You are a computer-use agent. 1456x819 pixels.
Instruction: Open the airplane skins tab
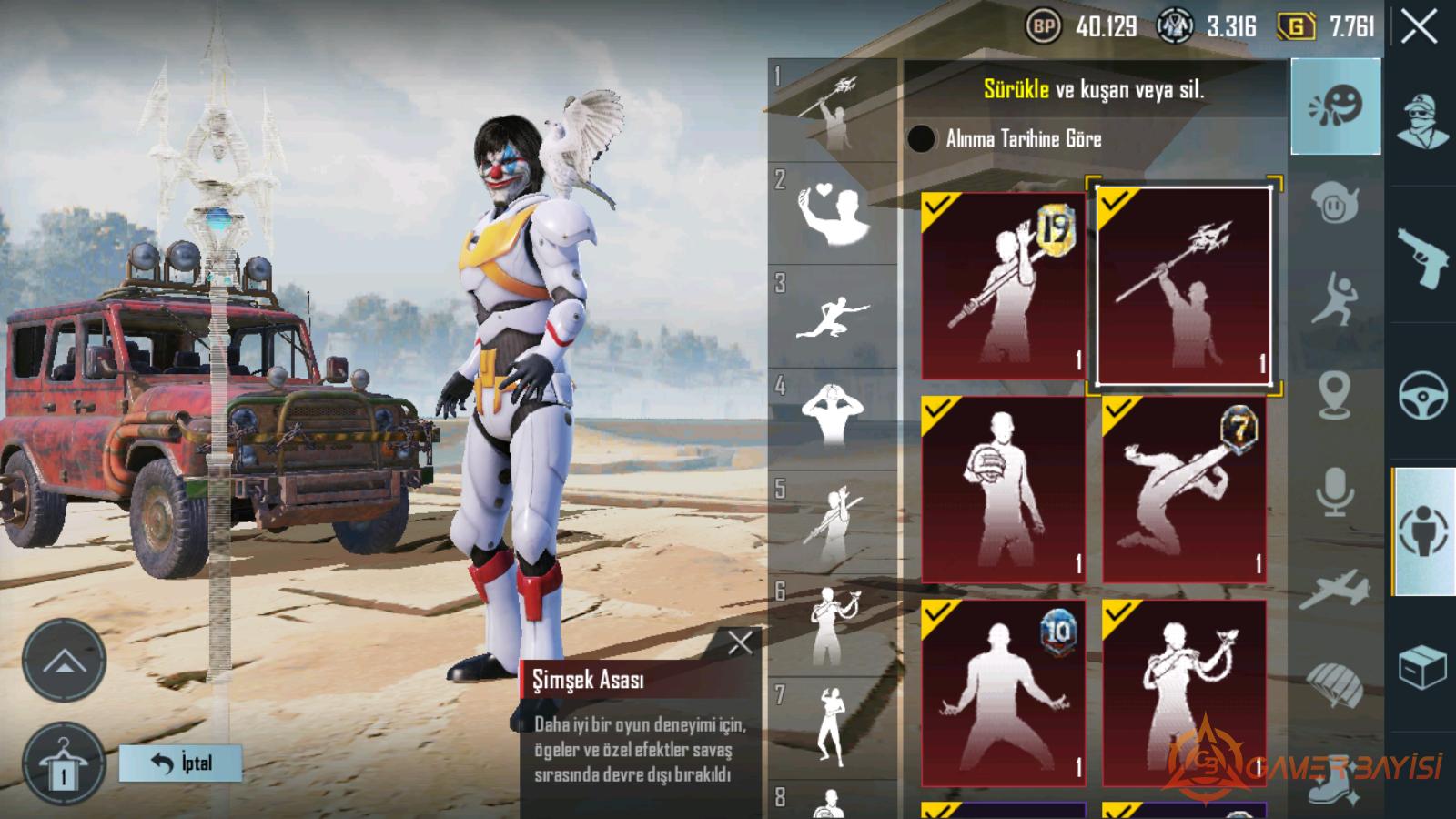1335,588
